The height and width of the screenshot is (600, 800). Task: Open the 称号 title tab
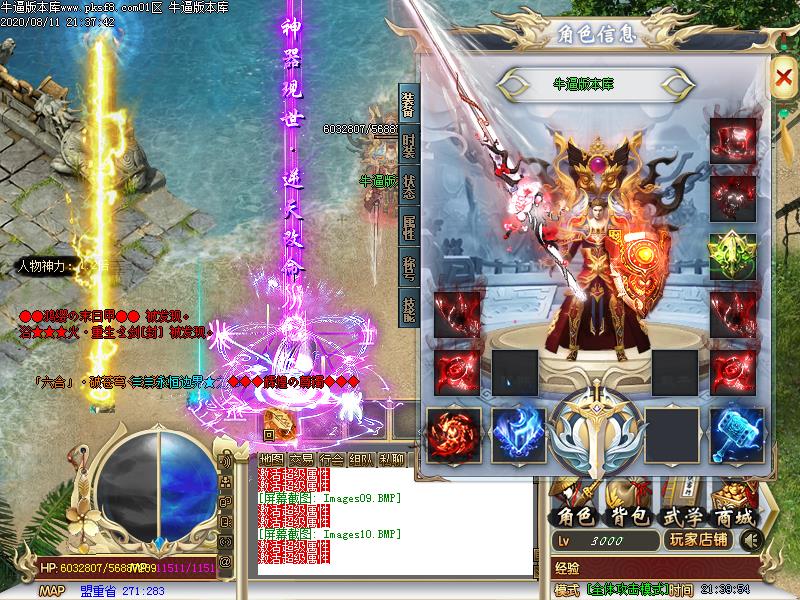point(408,267)
